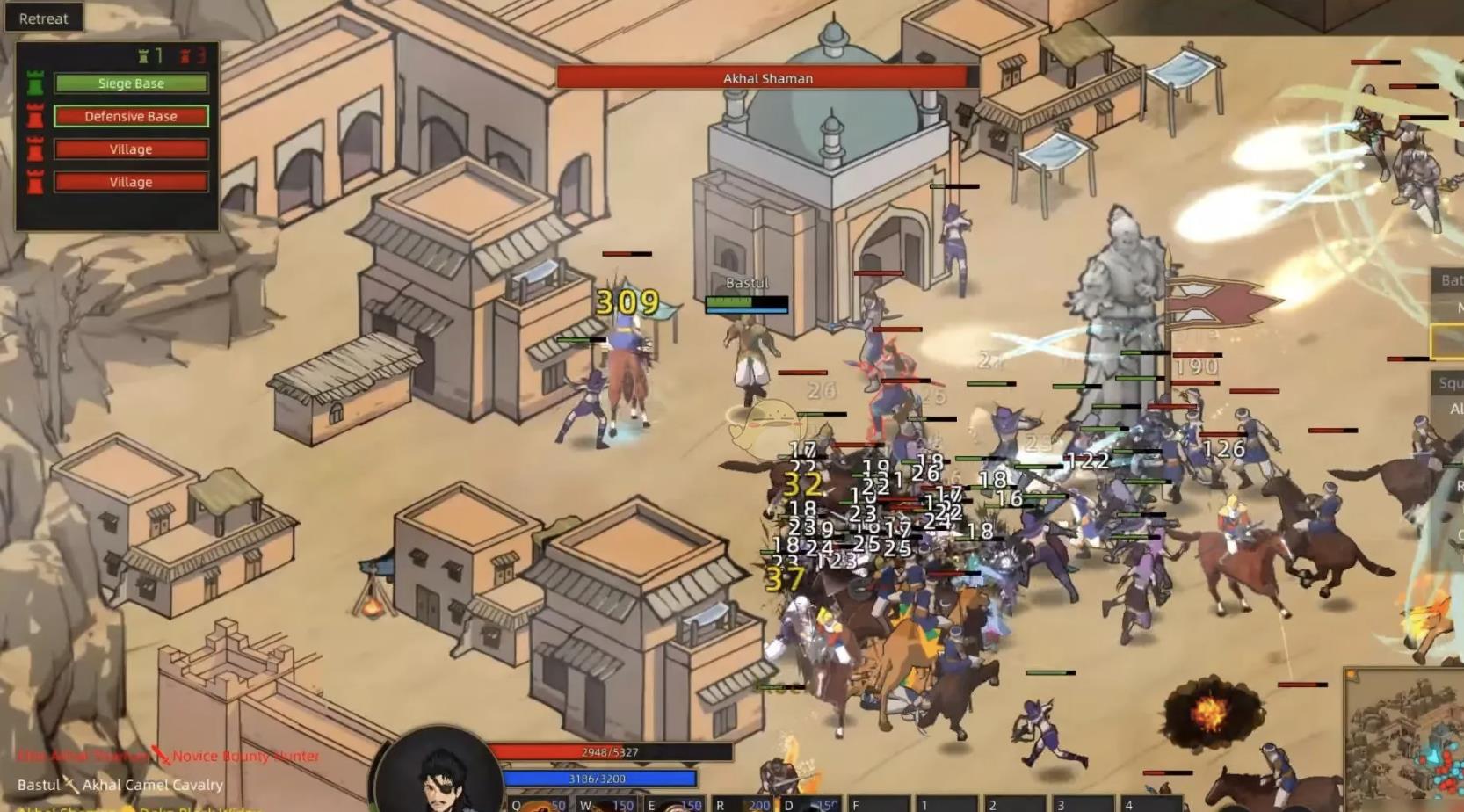Image resolution: width=1464 pixels, height=812 pixels.
Task: Use the E skill slot
Action: click(675, 804)
